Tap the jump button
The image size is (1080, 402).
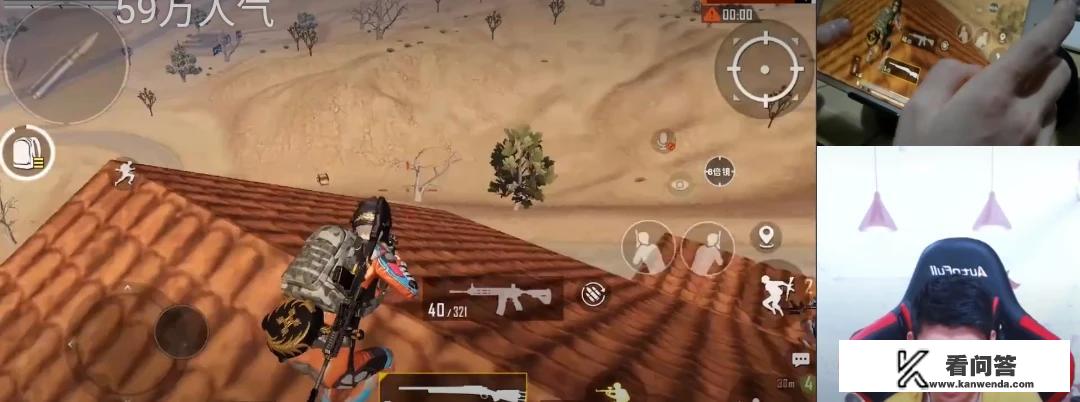click(774, 293)
